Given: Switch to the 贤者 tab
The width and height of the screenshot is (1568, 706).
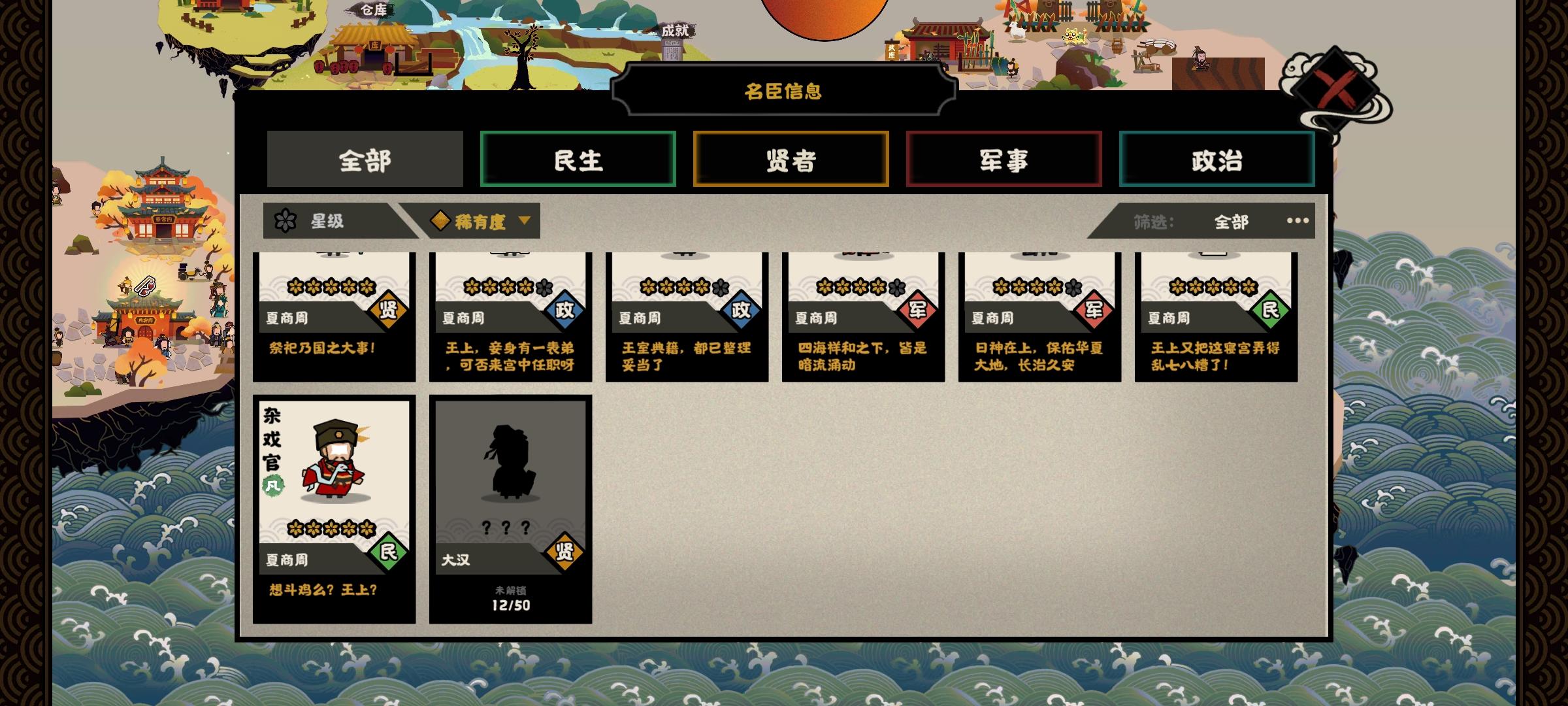Looking at the screenshot, I should (791, 159).
